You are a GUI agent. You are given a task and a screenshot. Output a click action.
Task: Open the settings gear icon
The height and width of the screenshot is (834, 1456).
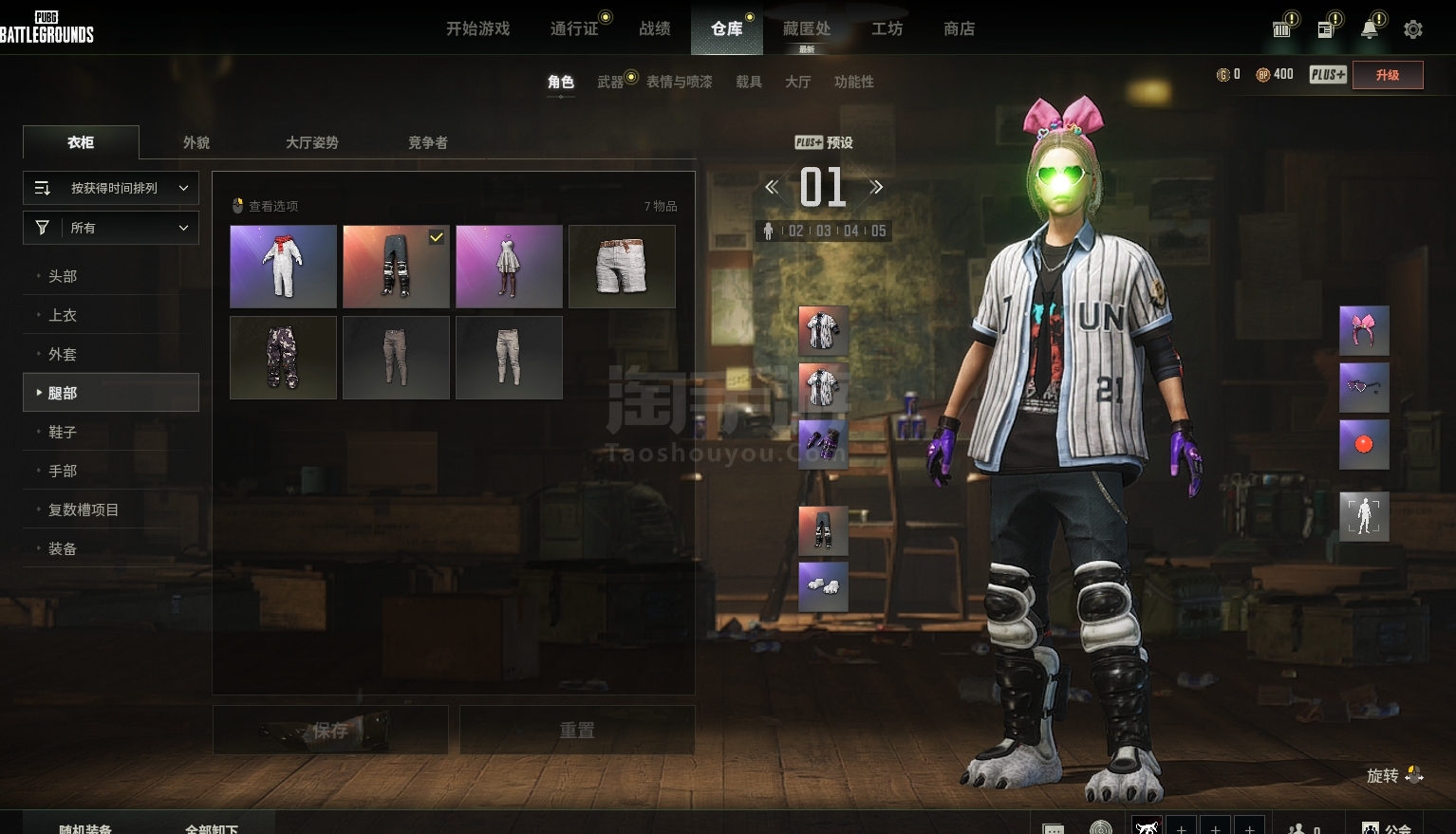tap(1412, 29)
